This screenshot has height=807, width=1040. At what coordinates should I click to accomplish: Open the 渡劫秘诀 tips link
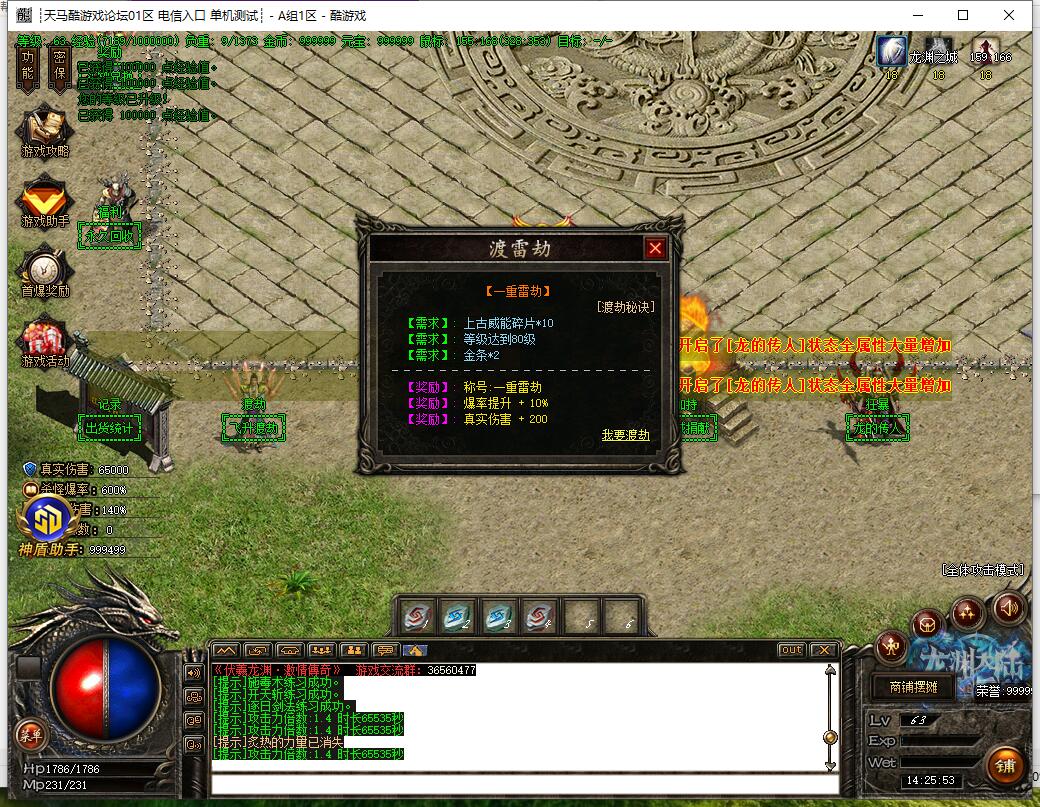coord(626,307)
